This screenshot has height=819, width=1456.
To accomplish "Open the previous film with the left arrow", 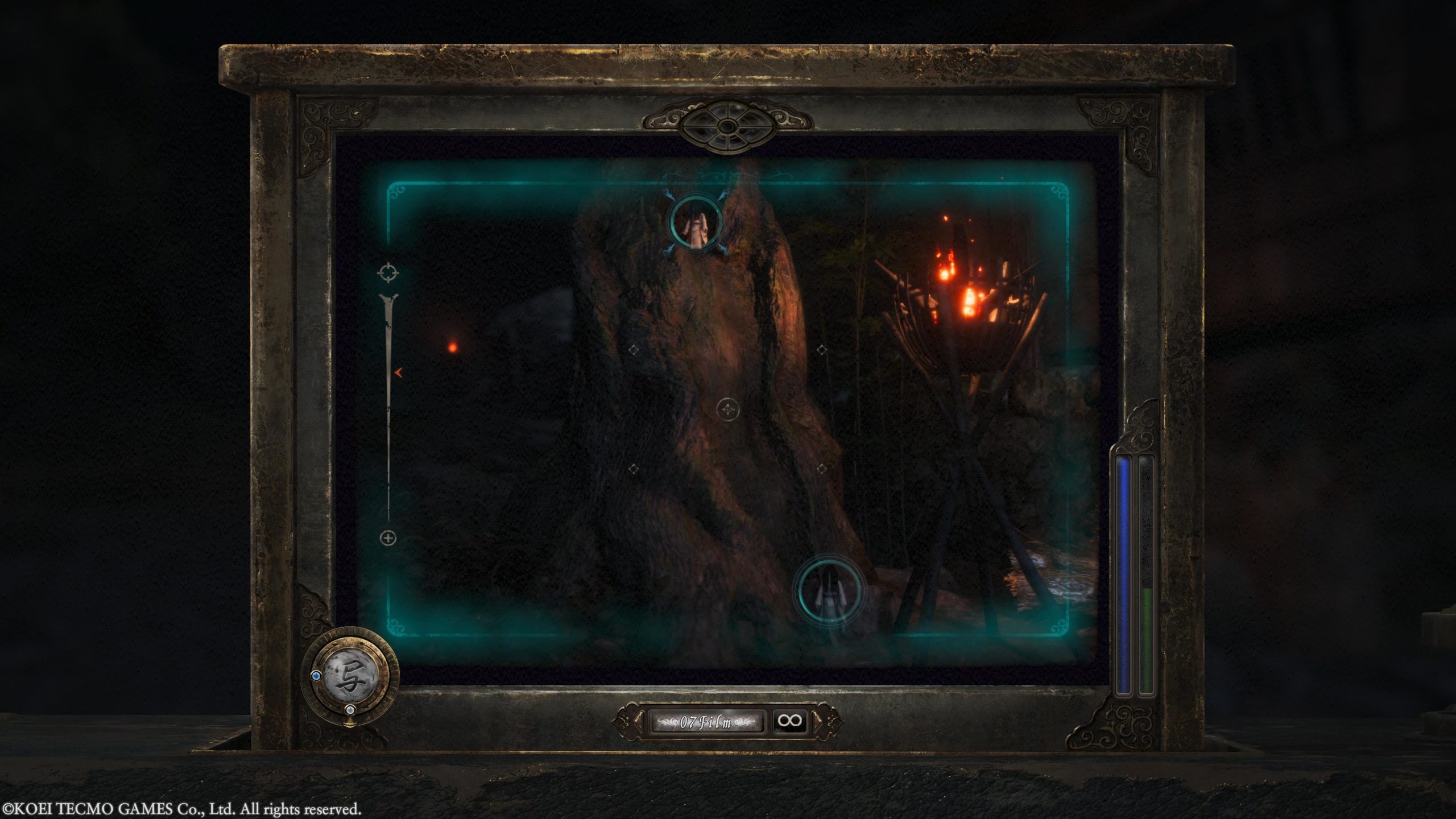I will click(x=638, y=720).
